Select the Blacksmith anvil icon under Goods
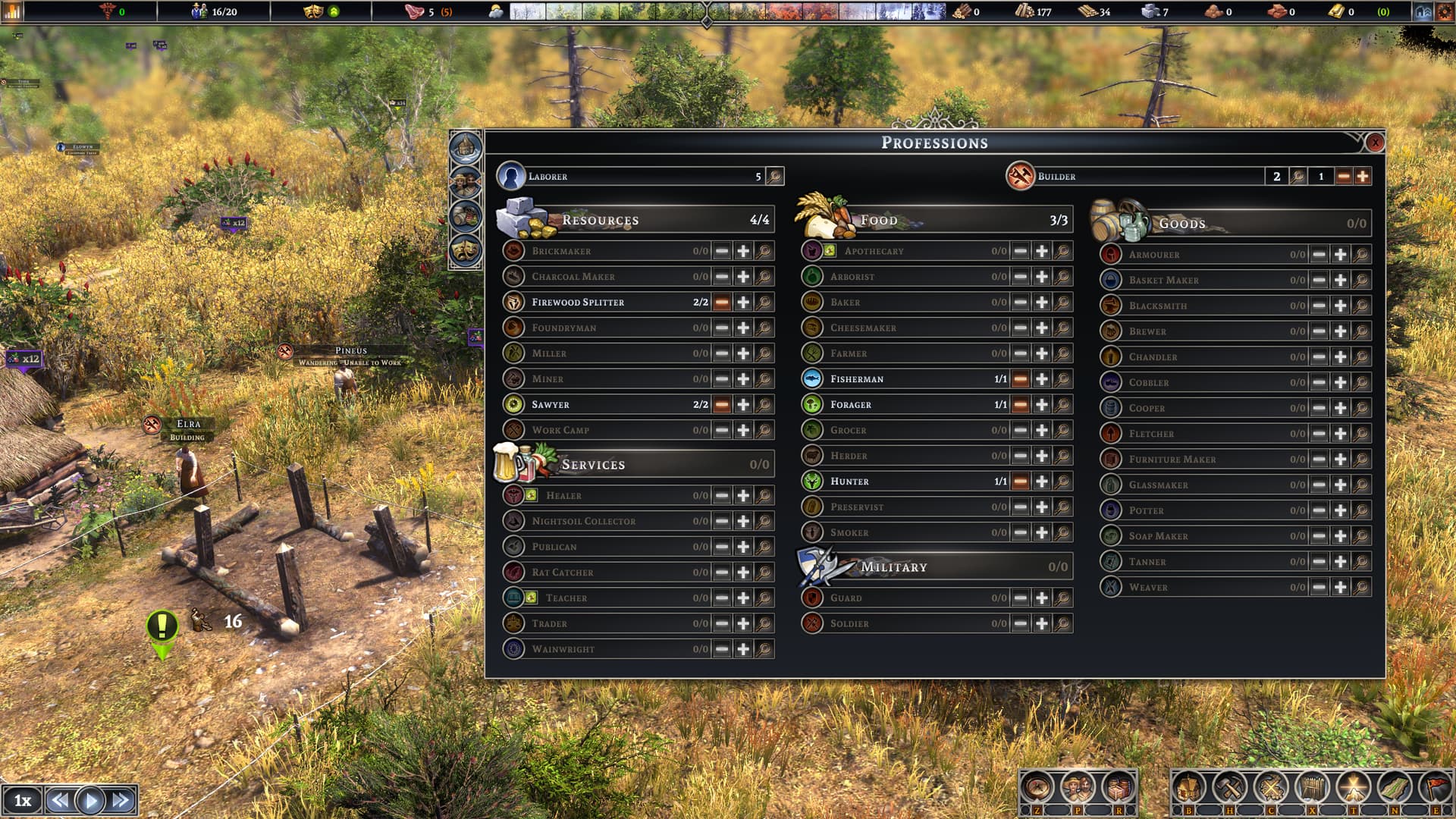Screen dimensions: 1456x819 [1109, 306]
